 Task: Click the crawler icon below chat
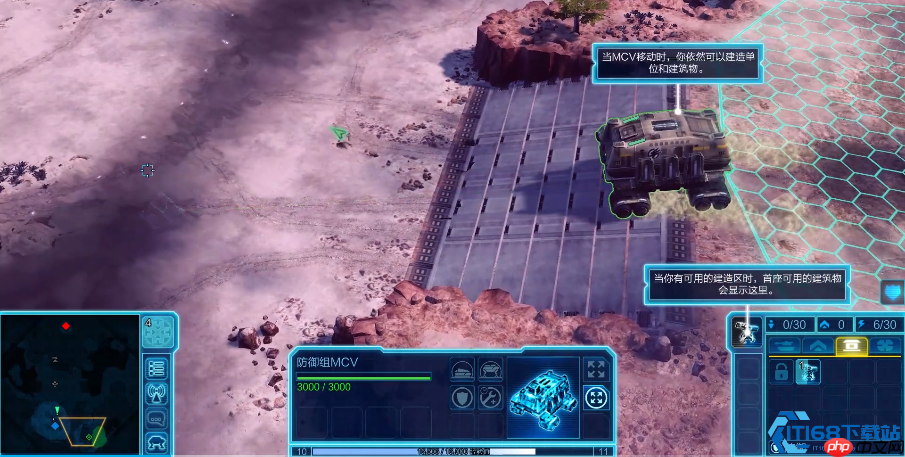click(x=156, y=441)
